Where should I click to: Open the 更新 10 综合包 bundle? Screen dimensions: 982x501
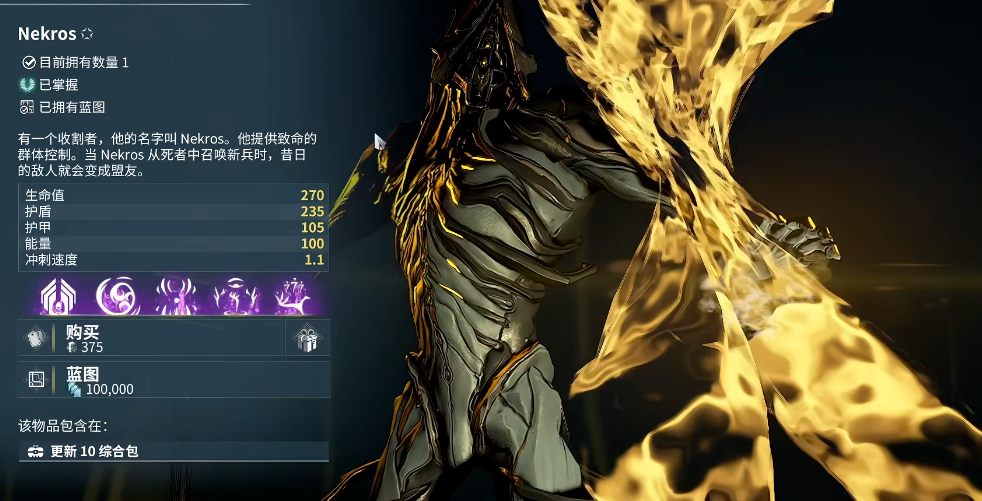click(x=173, y=451)
